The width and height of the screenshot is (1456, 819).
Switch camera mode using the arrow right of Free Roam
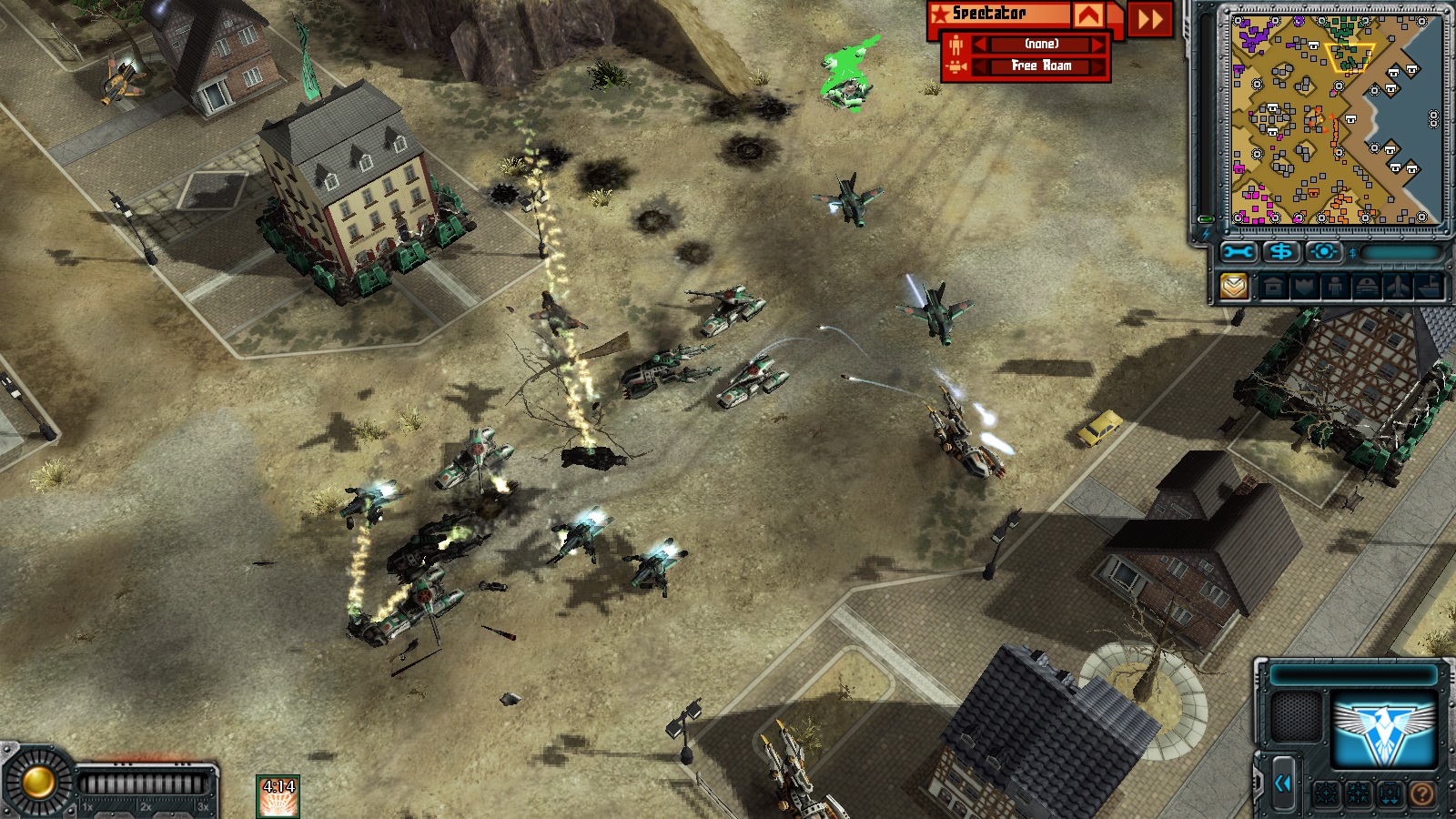(1098, 66)
